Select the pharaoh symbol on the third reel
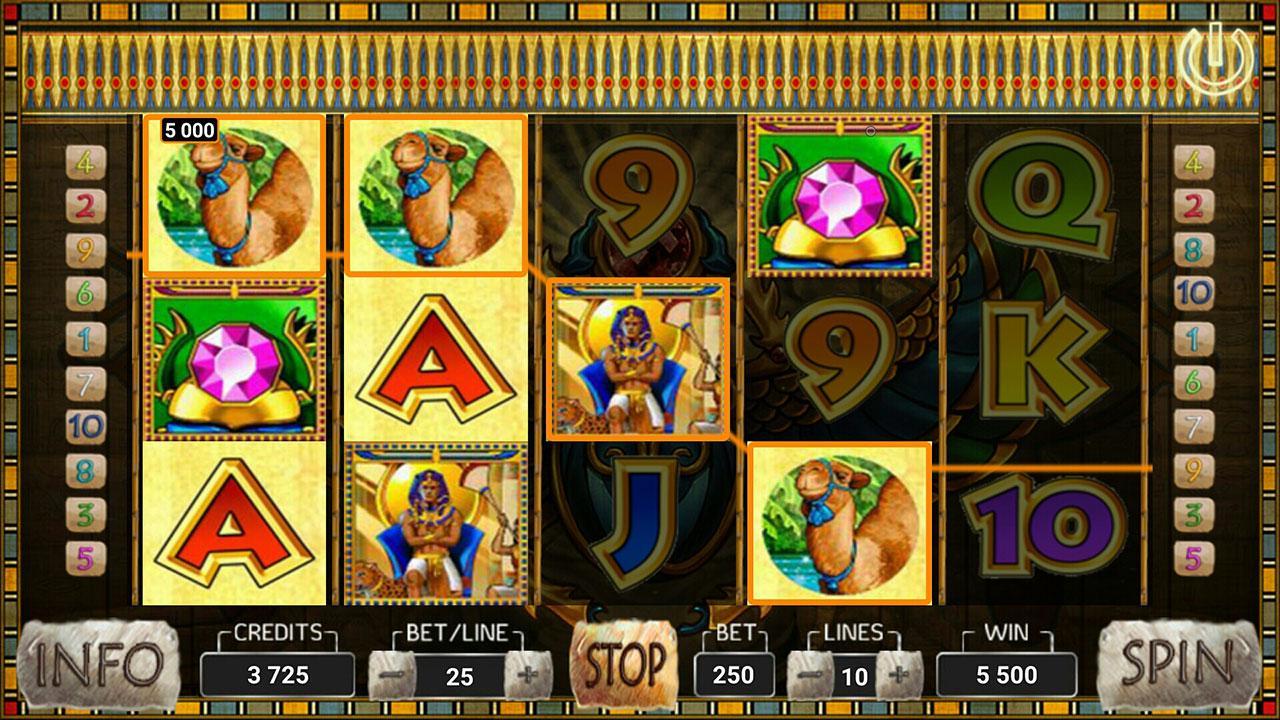1280x720 pixels. click(x=637, y=360)
